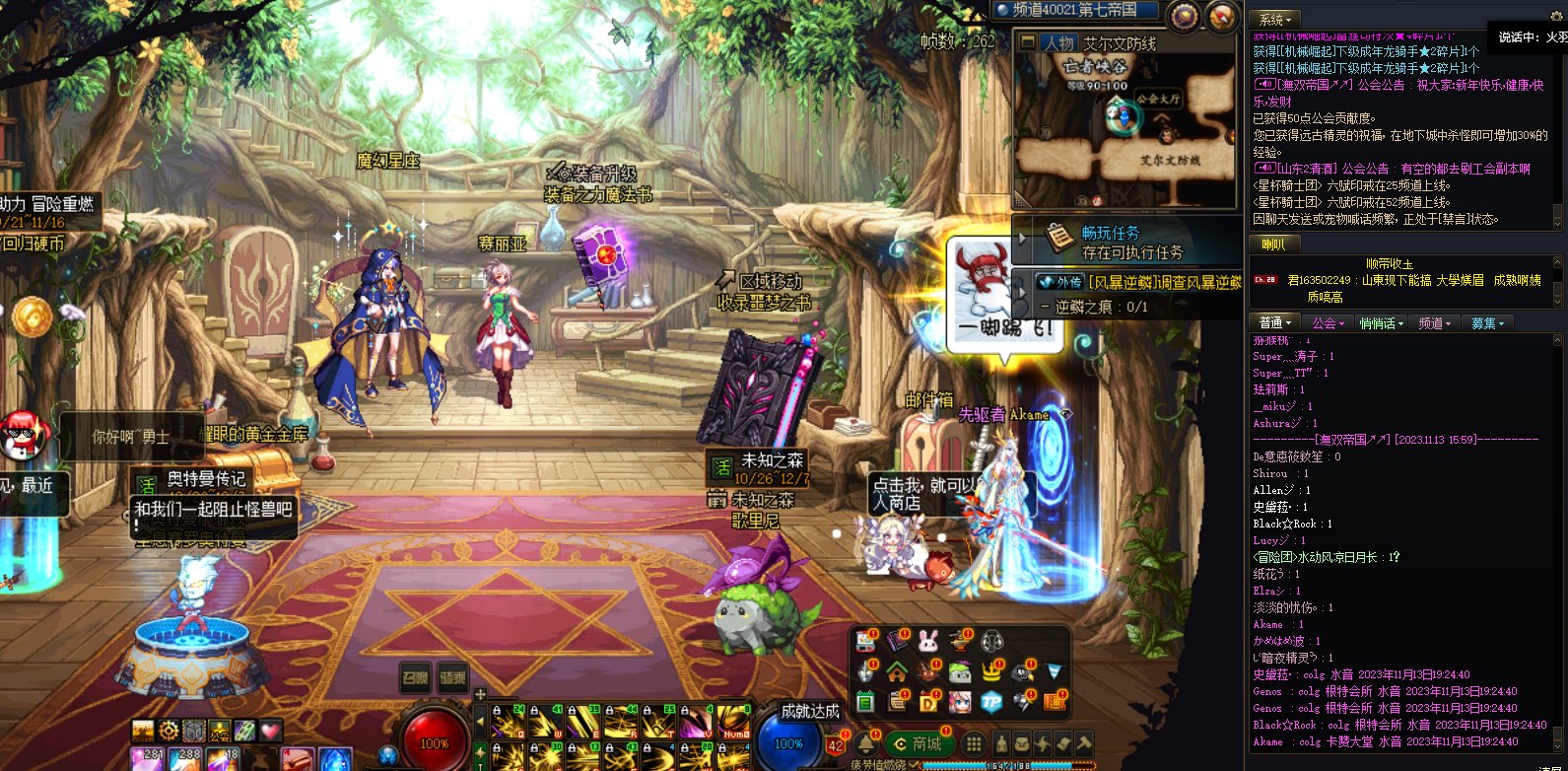
Task: Open the golden crown icon
Action: coord(991,672)
